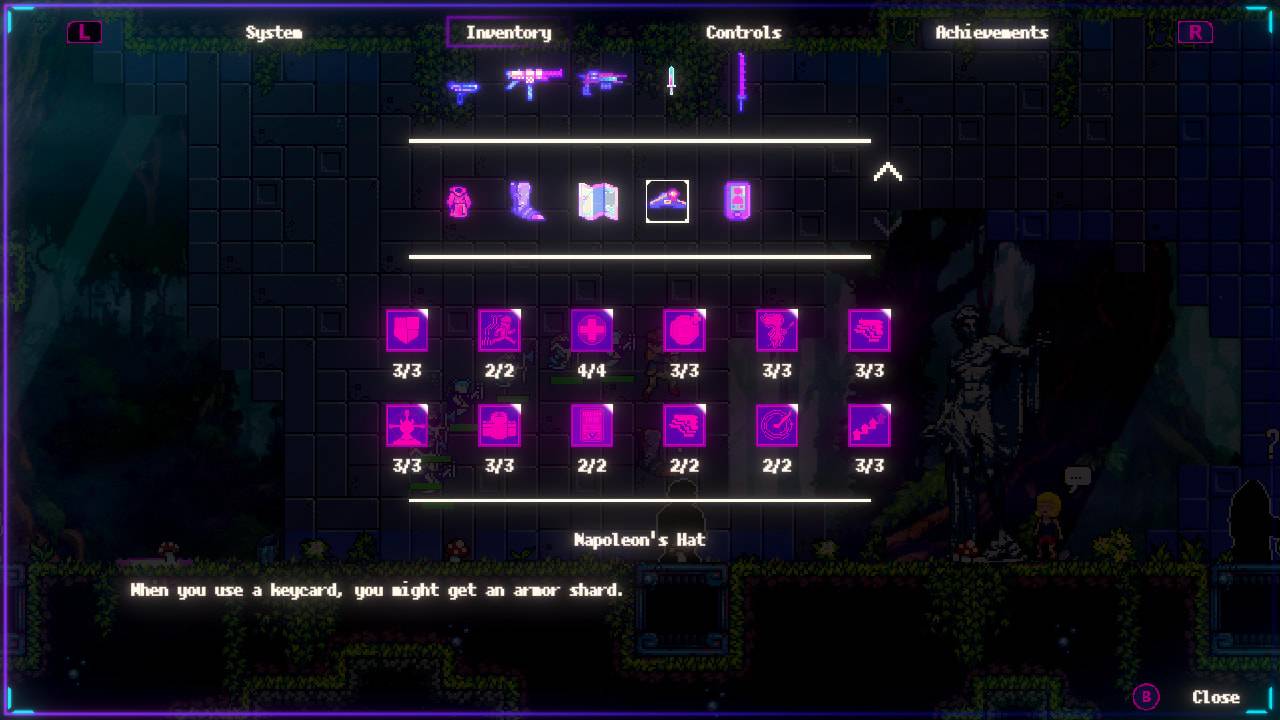This screenshot has width=1280, height=720.
Task: Open the map item icon
Action: pos(597,201)
